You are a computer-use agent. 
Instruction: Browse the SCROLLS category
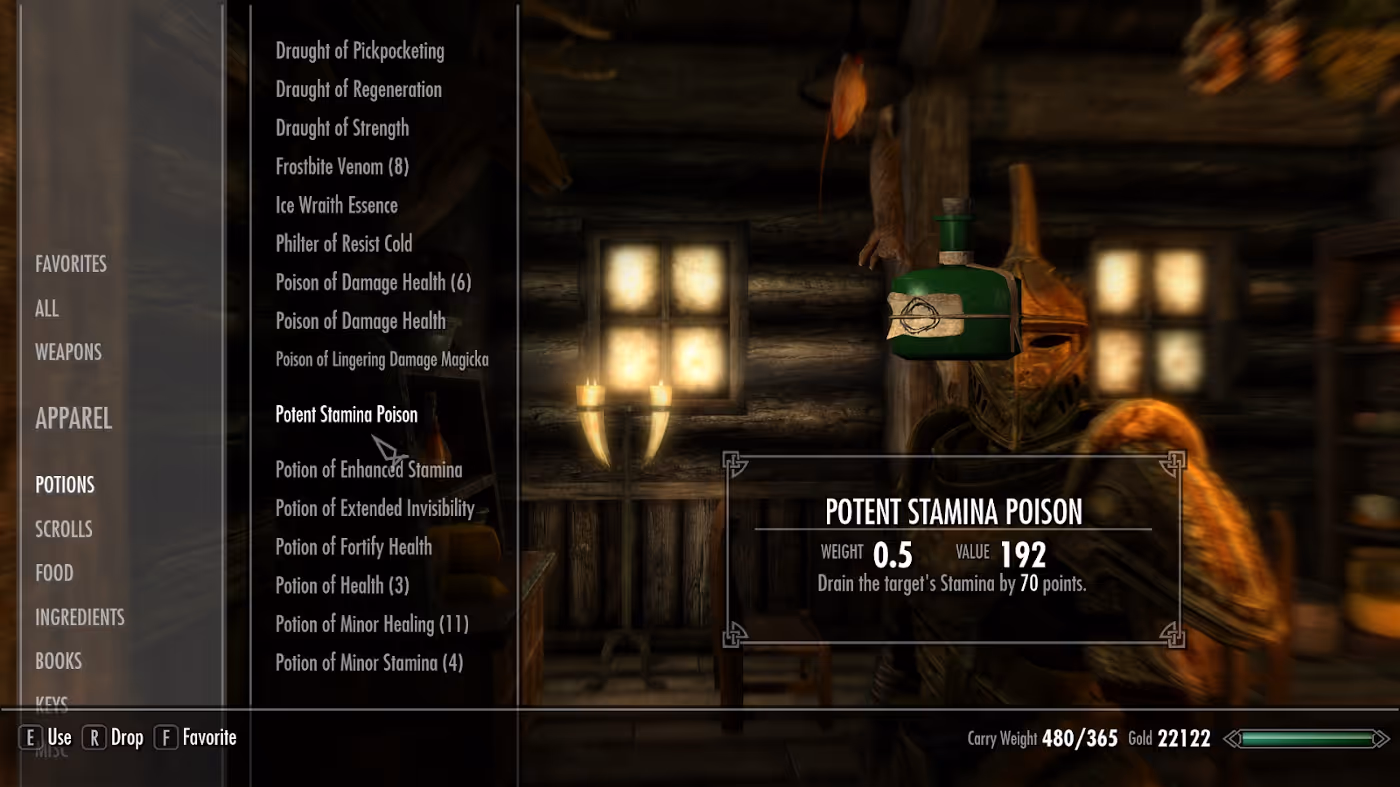63,528
